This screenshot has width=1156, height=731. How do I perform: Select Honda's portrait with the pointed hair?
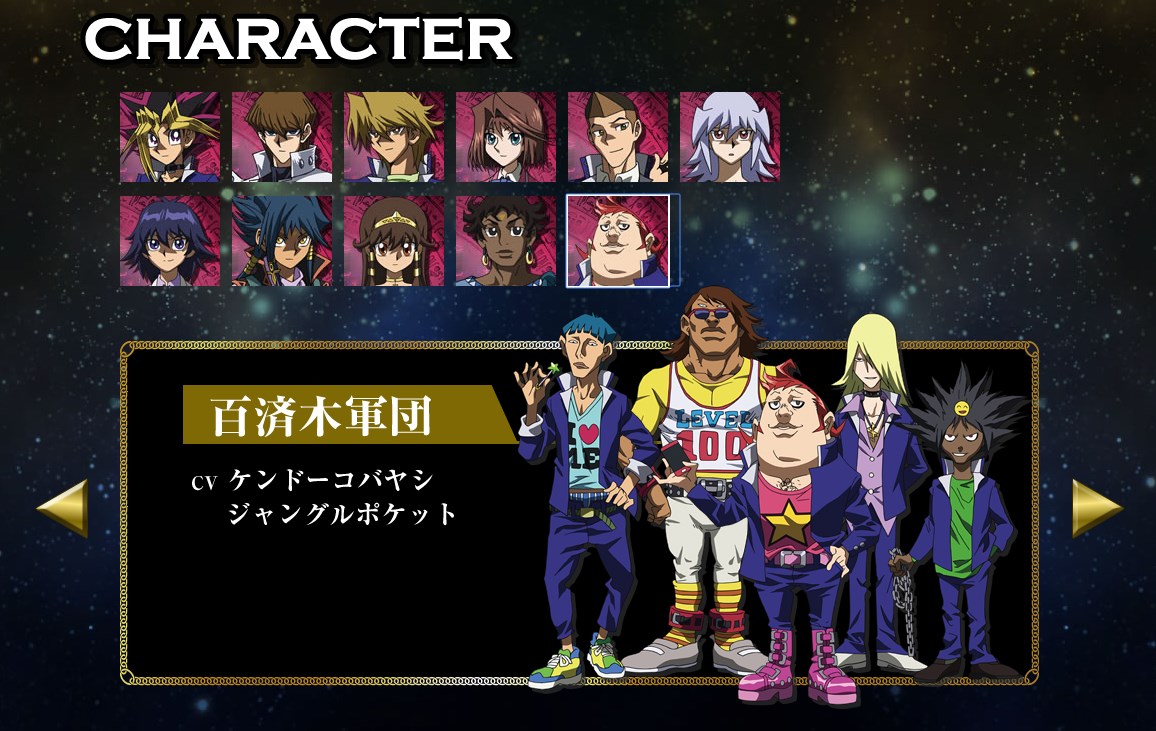617,138
